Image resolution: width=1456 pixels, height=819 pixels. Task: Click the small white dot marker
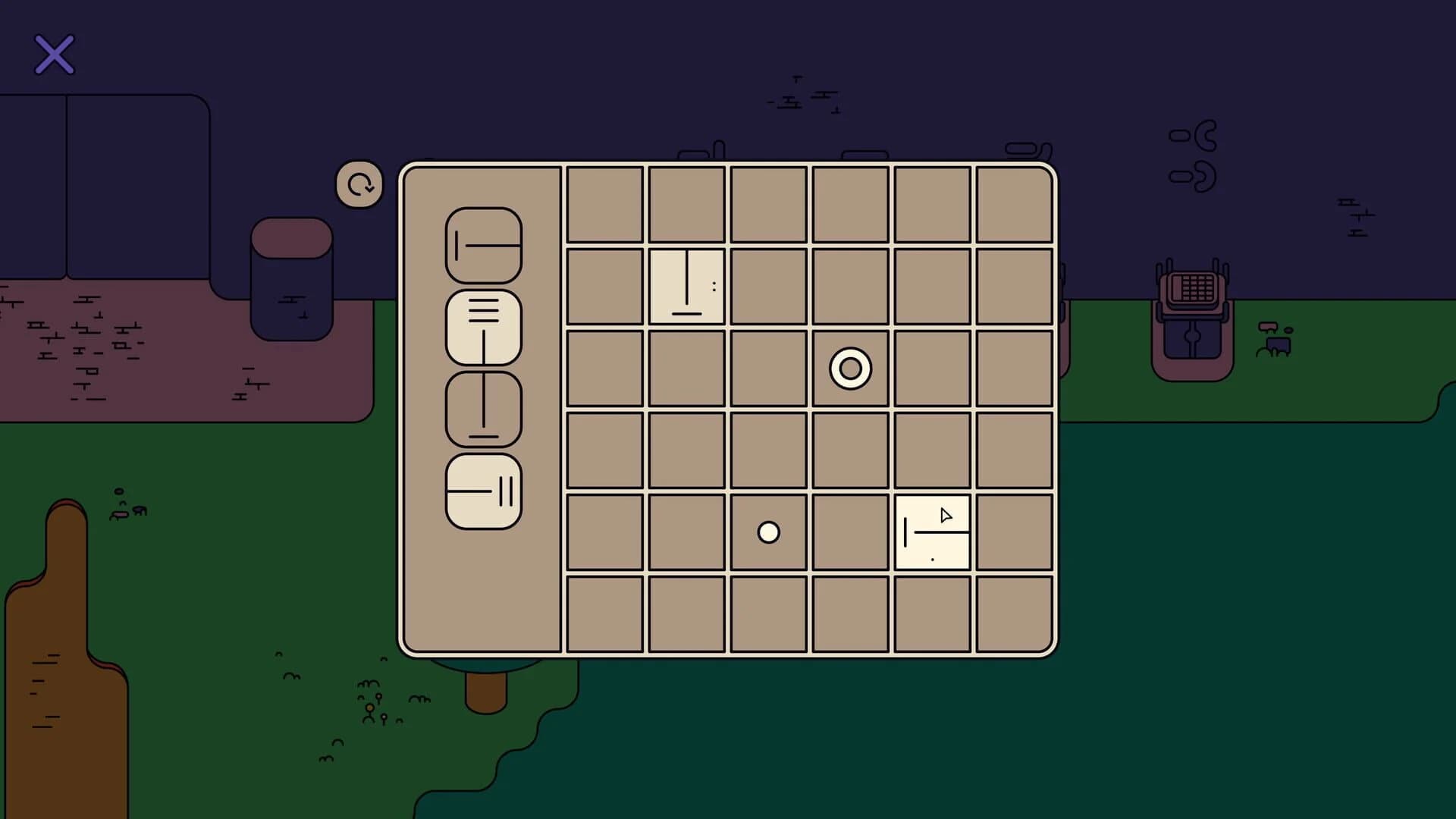(768, 532)
